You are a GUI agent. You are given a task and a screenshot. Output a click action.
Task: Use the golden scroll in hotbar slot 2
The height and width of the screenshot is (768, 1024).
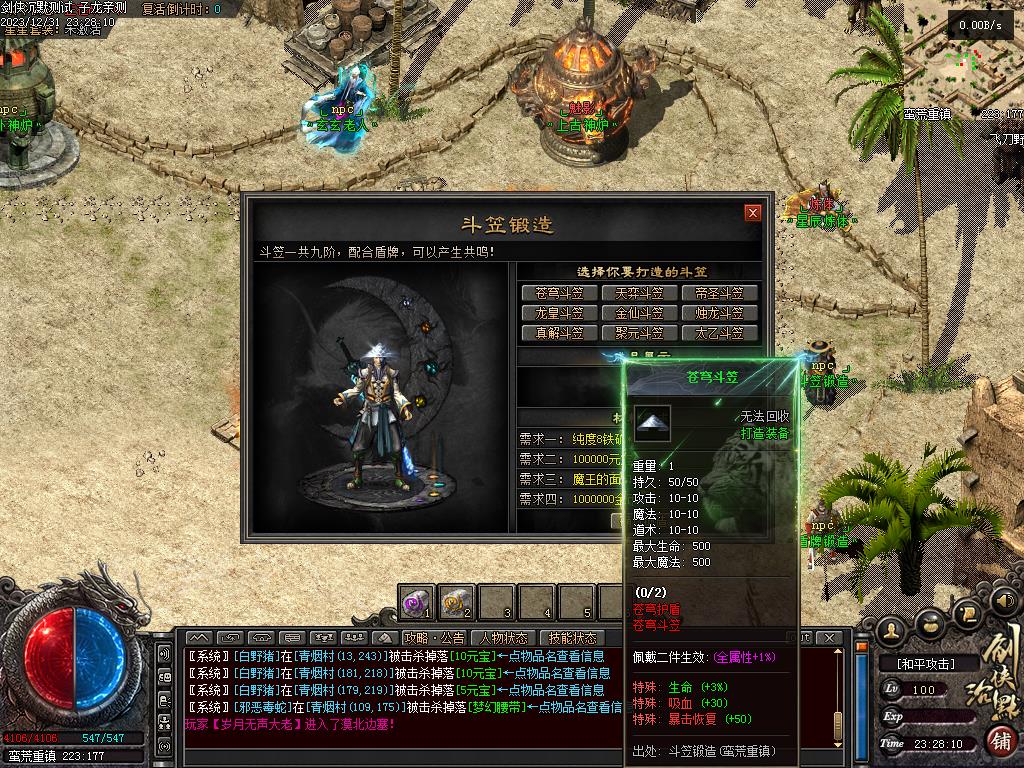tap(456, 603)
